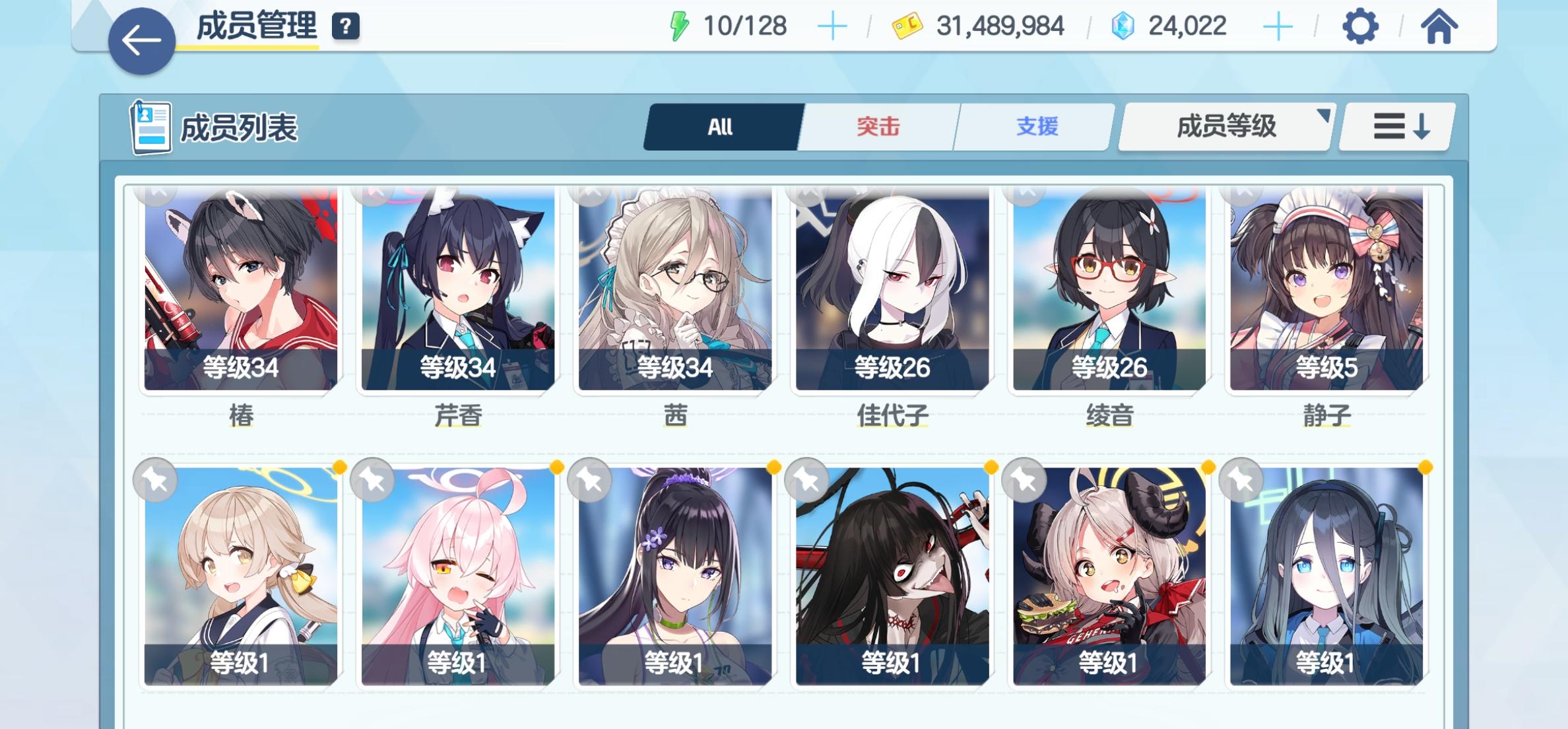Image resolution: width=1568 pixels, height=729 pixels.
Task: Switch to the 突击 tab
Action: point(878,127)
